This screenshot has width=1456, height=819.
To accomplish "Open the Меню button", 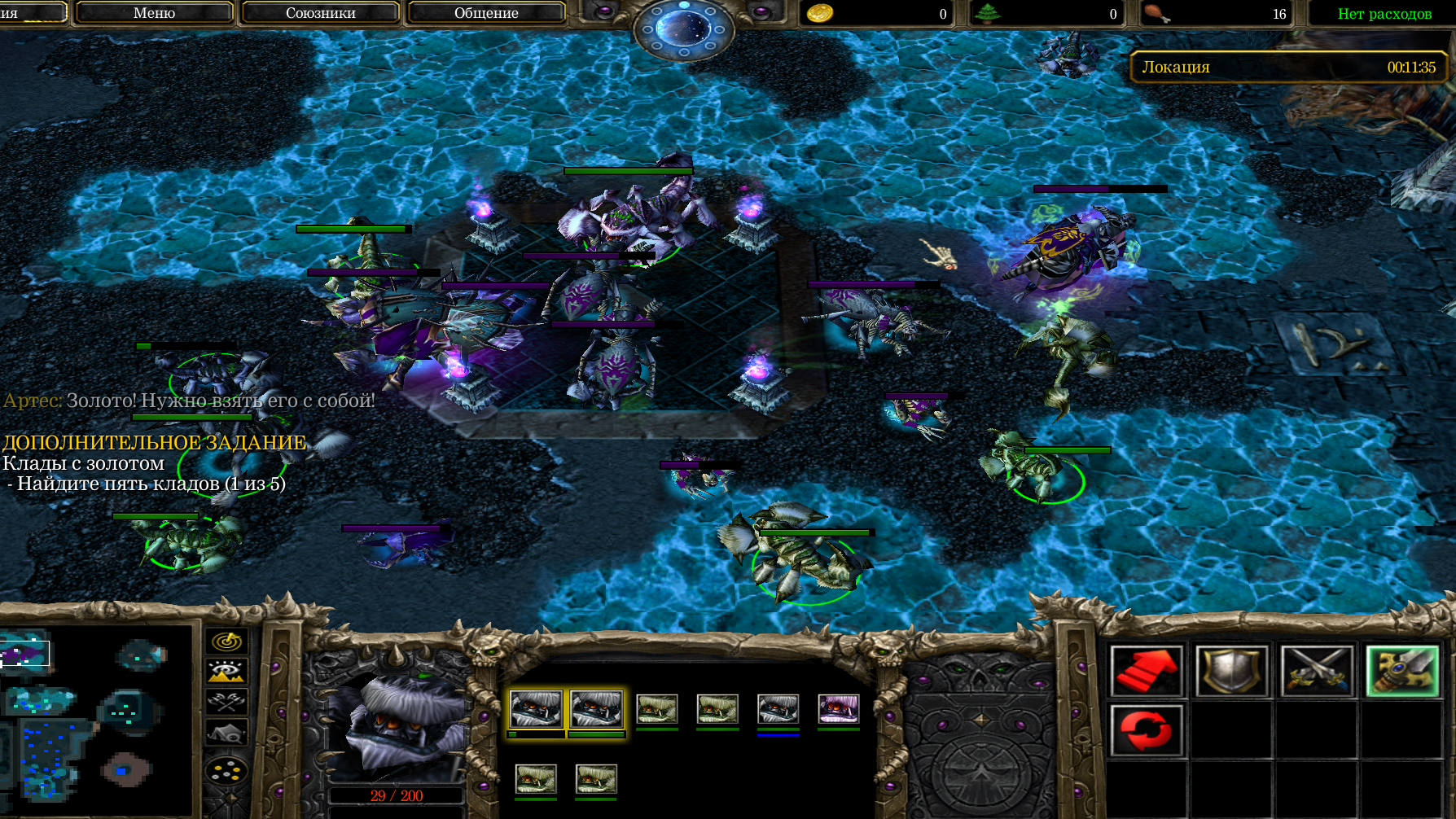I will 154,13.
